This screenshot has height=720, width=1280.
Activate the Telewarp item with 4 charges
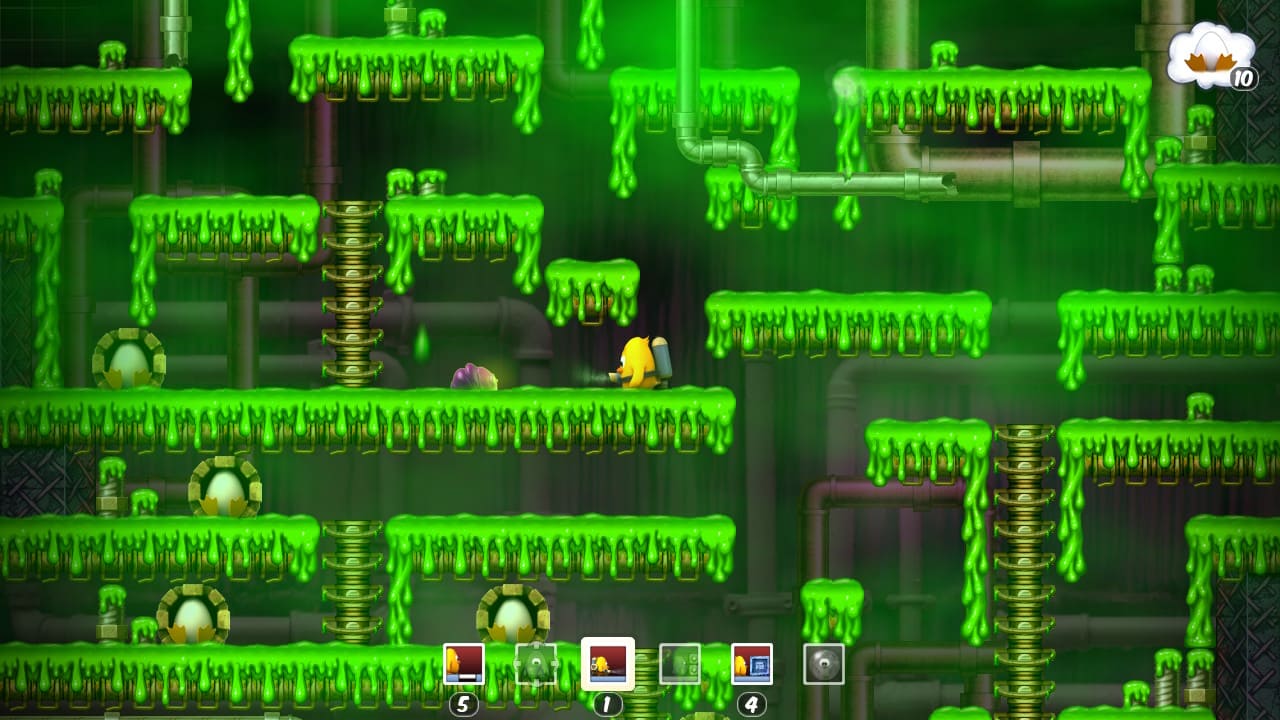(x=750, y=663)
